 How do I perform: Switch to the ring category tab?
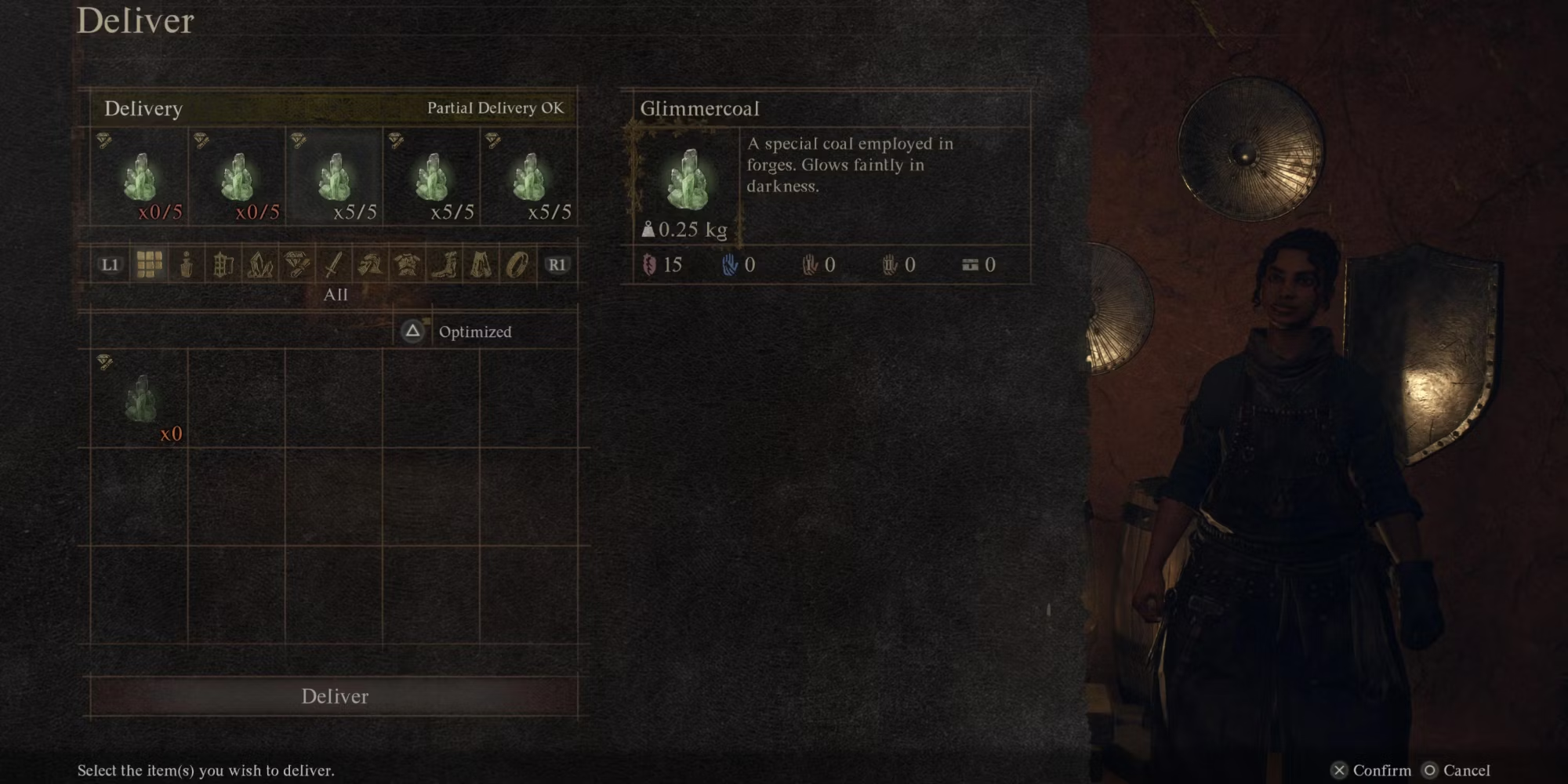(517, 265)
